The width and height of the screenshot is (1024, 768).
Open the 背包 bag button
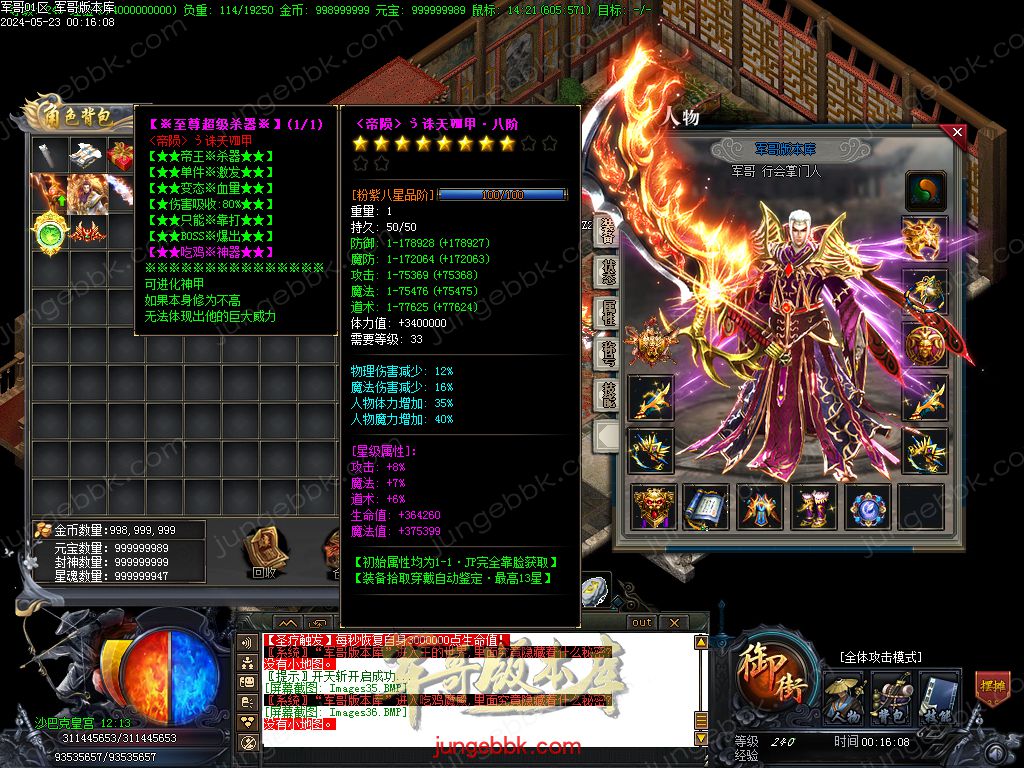(x=889, y=699)
